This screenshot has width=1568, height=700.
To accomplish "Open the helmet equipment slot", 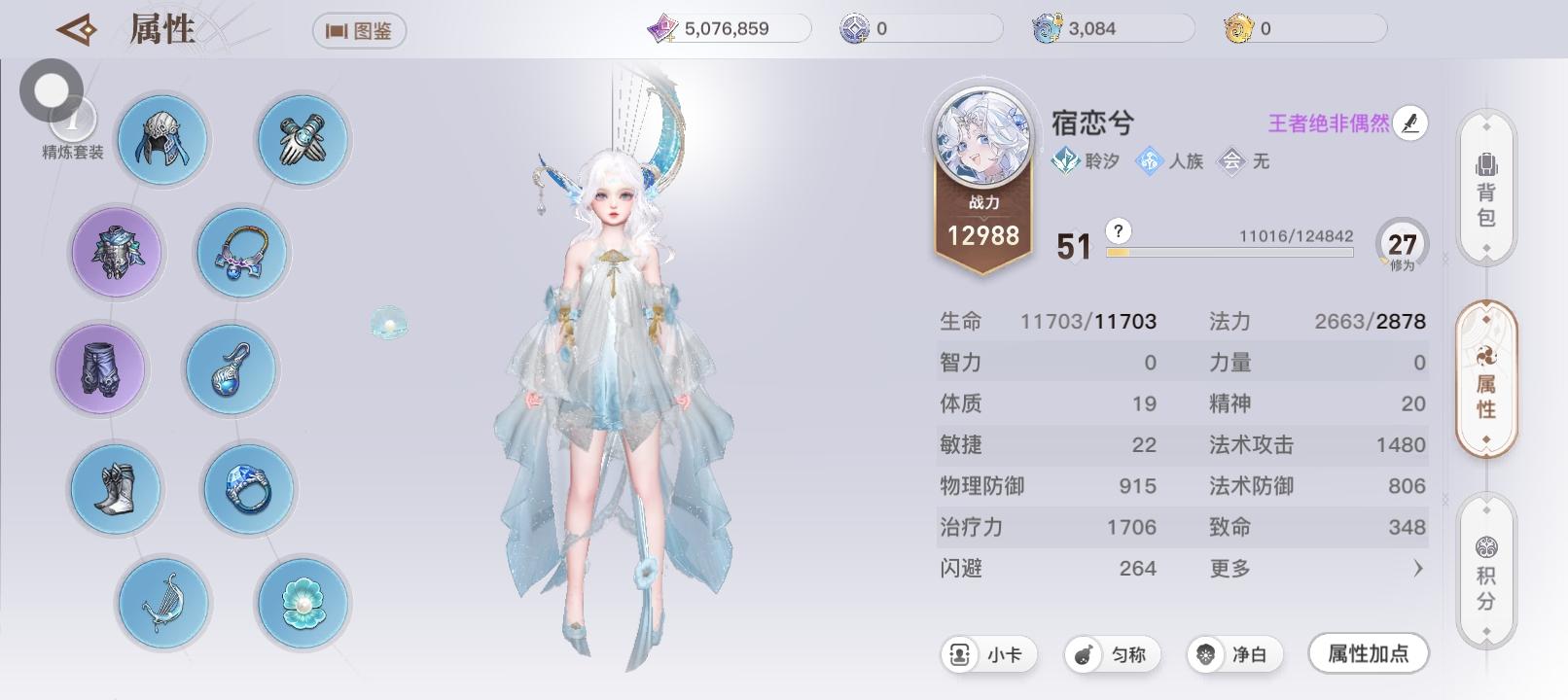I will pyautogui.click(x=162, y=139).
